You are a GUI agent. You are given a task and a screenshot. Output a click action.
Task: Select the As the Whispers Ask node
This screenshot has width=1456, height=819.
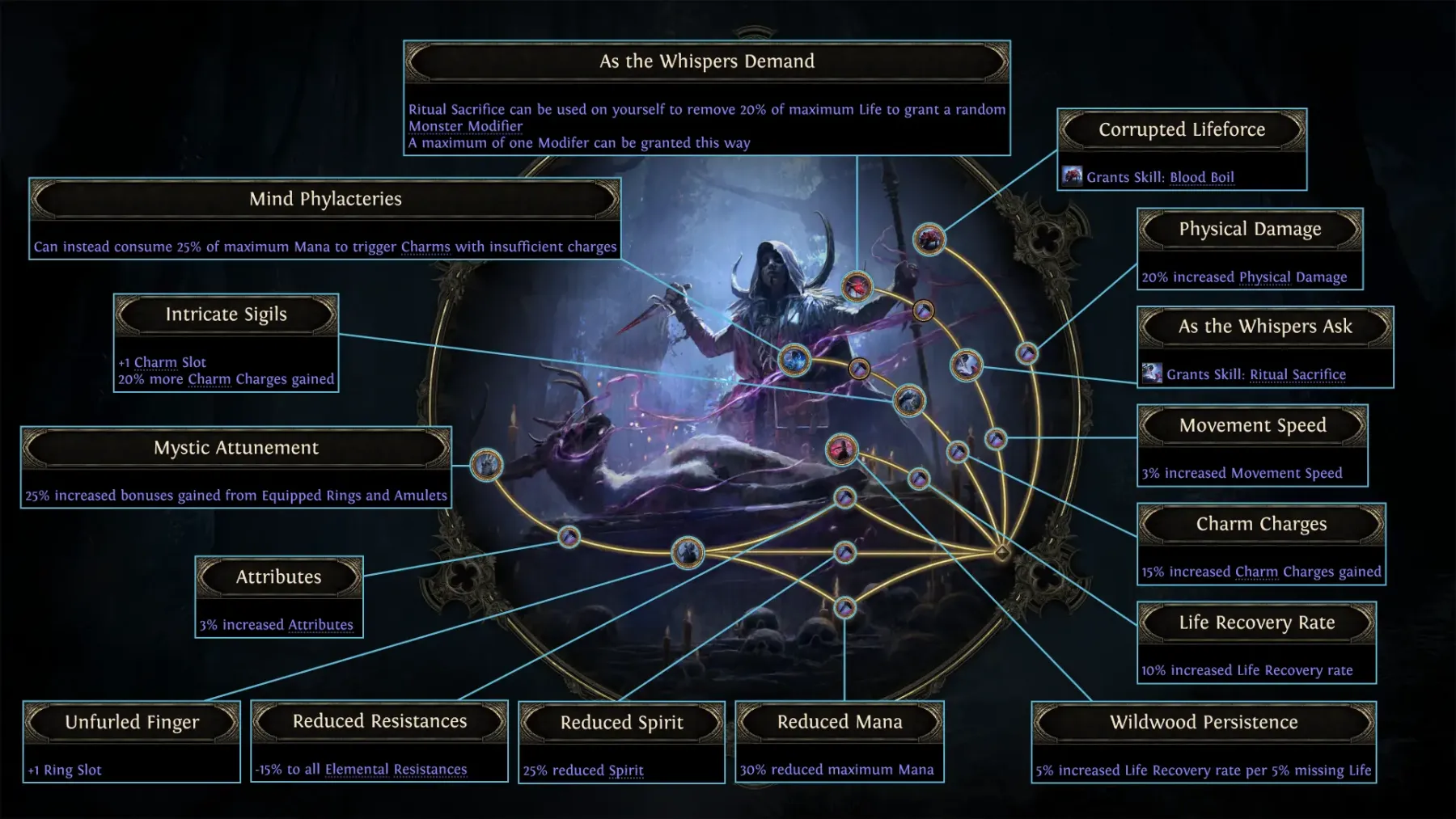[966, 365]
